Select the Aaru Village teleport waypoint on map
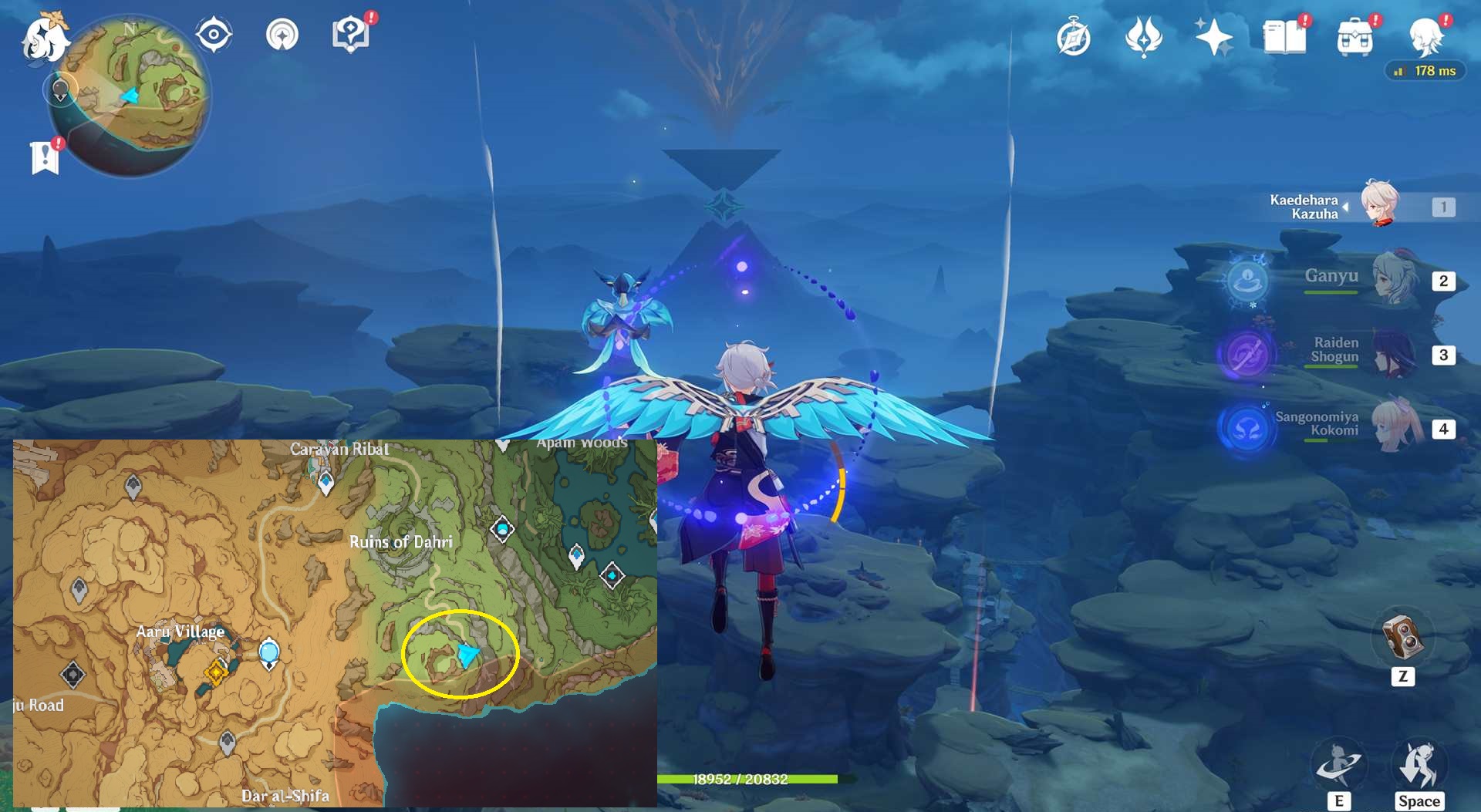The width and height of the screenshot is (1481, 812). click(x=268, y=654)
